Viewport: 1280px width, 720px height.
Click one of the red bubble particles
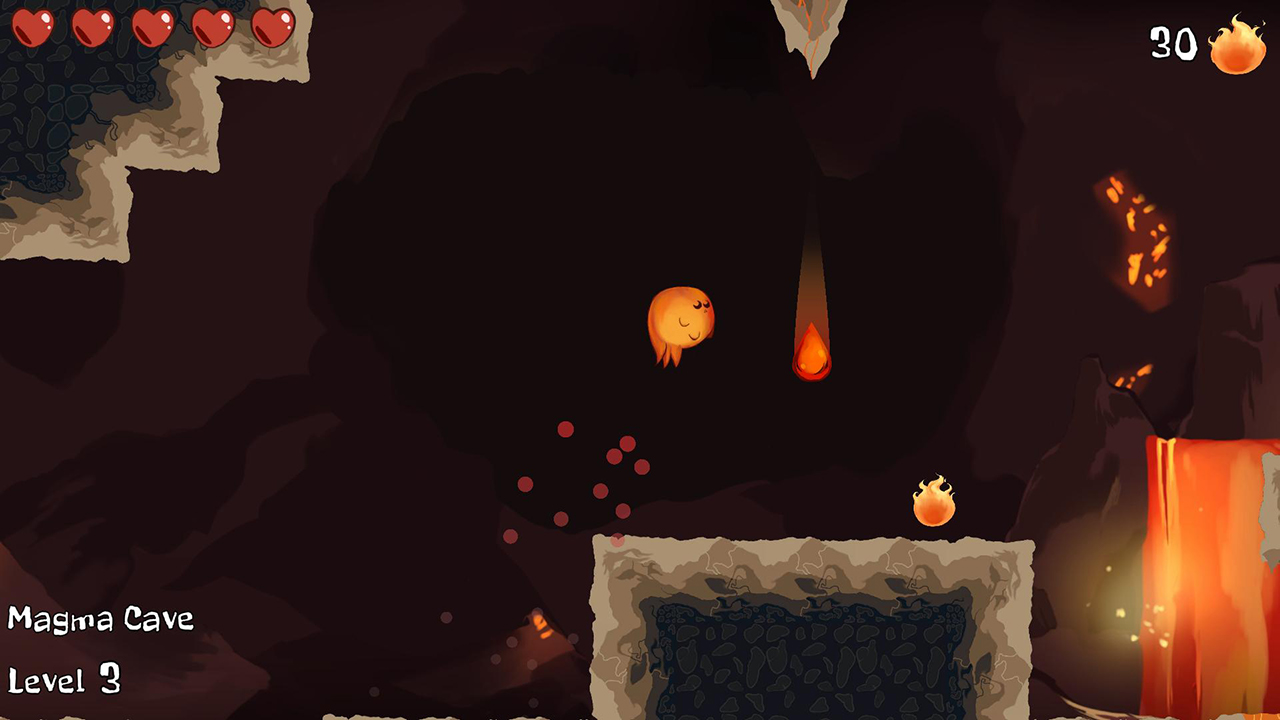[x=567, y=429]
